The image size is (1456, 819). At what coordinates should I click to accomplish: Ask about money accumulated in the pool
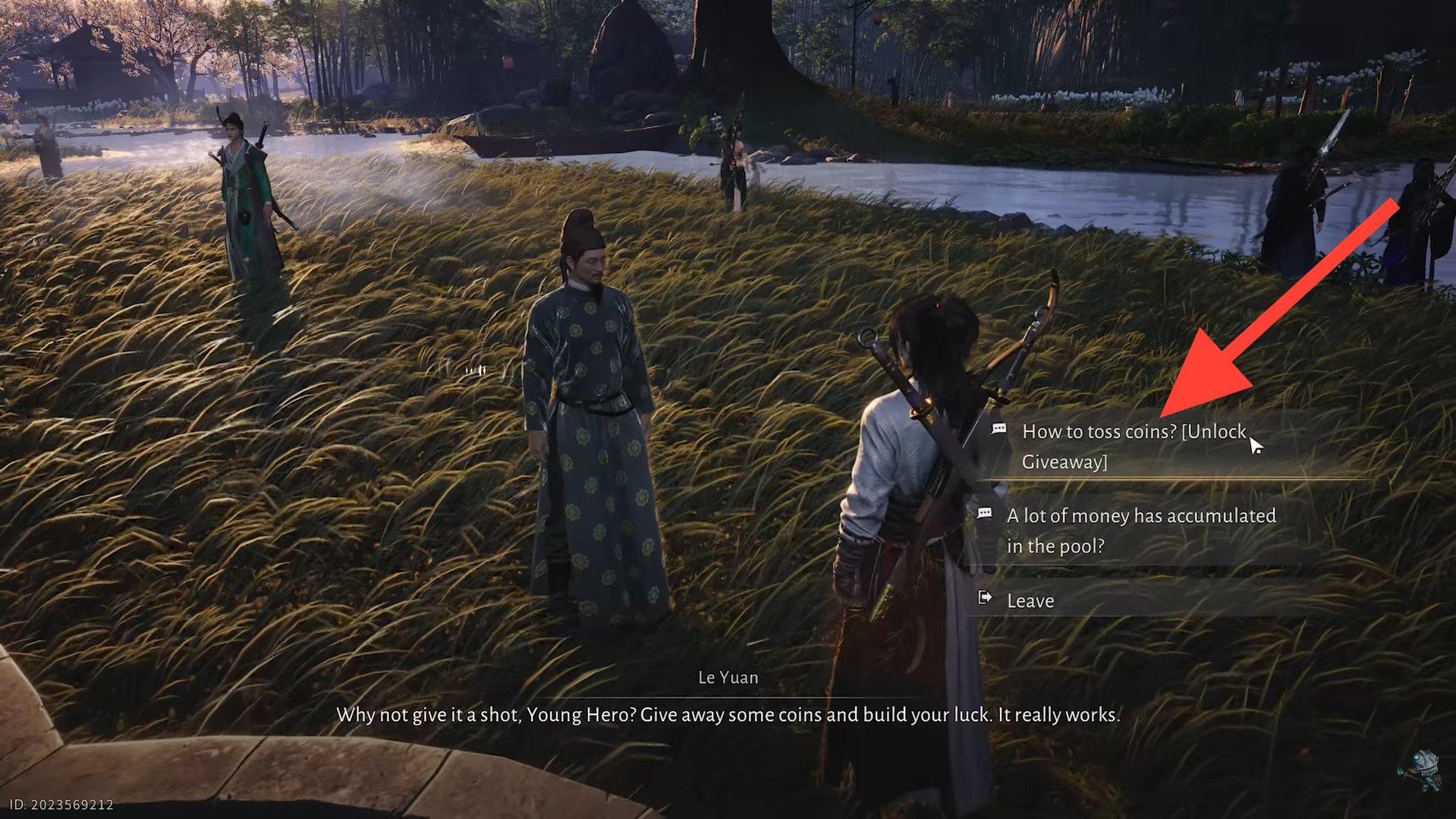(x=1140, y=531)
